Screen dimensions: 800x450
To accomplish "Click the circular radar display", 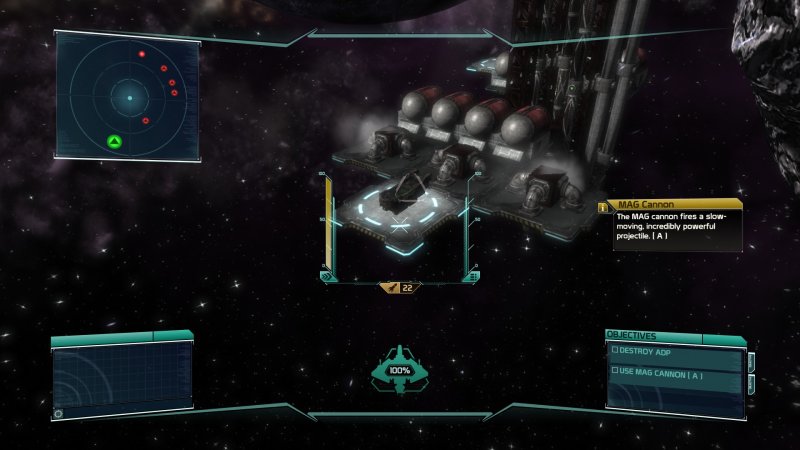I will point(129,97).
